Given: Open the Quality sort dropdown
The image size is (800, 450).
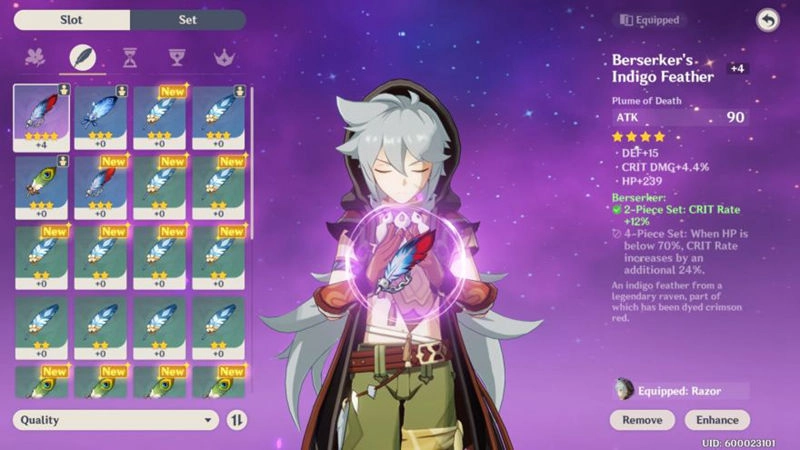Looking at the screenshot, I should (x=115, y=420).
